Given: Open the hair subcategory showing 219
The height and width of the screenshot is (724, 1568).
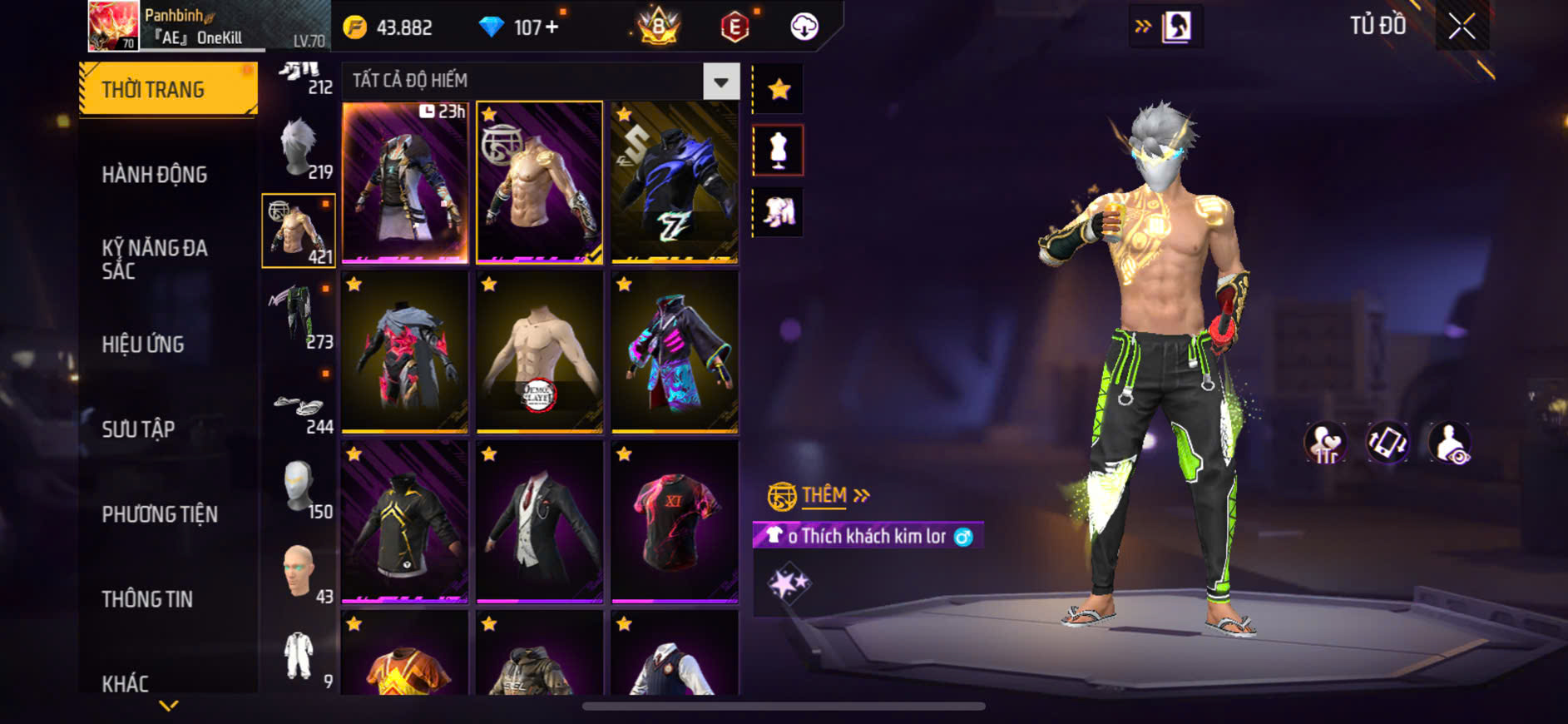Looking at the screenshot, I should [x=299, y=148].
